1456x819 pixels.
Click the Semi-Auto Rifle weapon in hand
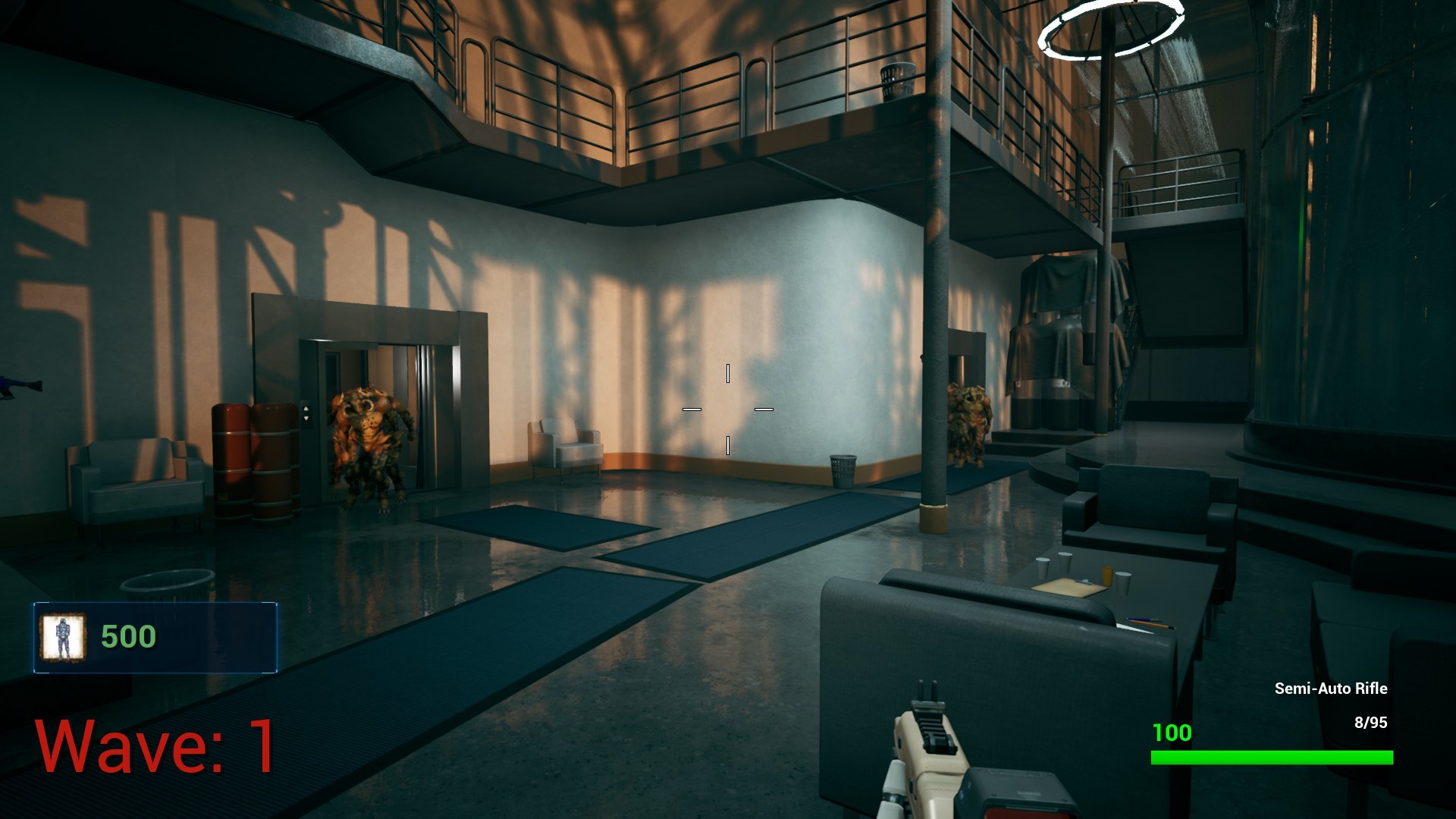tap(933, 758)
